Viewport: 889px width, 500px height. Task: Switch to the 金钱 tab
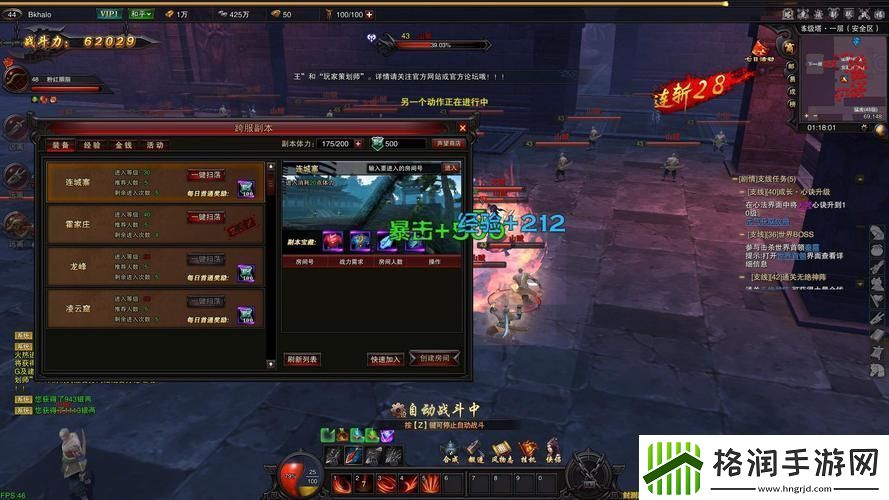tap(123, 145)
